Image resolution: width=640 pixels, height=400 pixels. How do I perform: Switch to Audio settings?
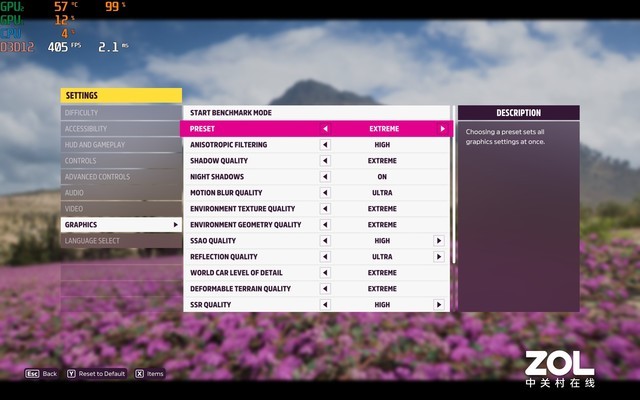(x=120, y=193)
